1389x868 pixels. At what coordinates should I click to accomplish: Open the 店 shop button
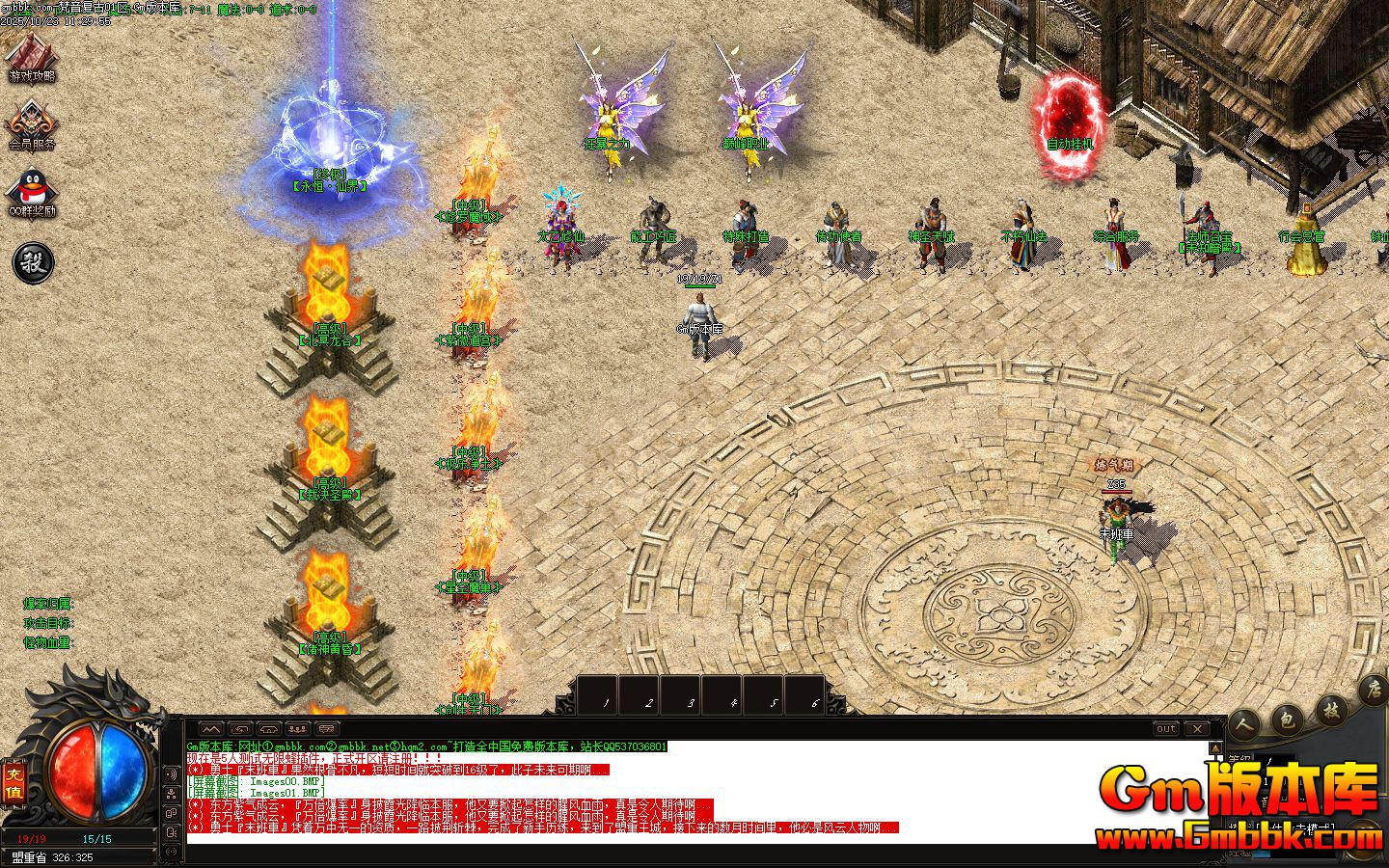click(x=1374, y=691)
